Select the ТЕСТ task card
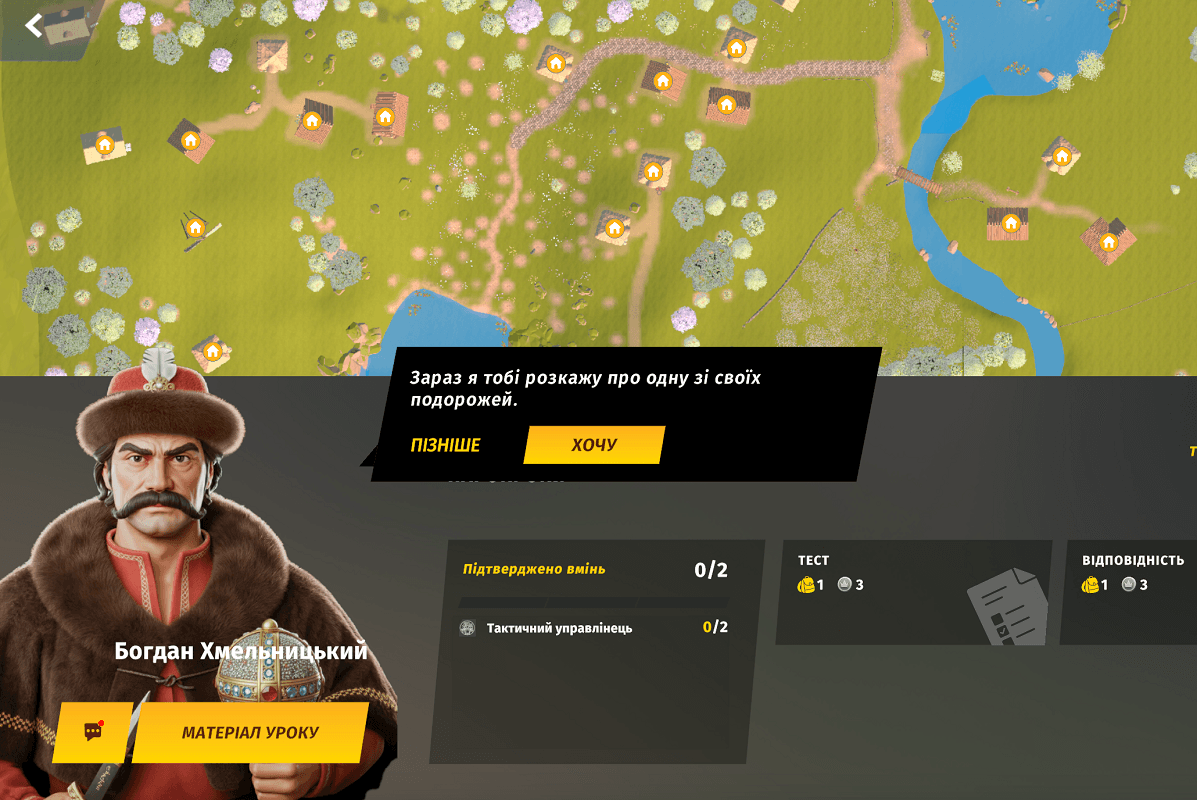This screenshot has width=1197, height=800. pyautogui.click(x=912, y=592)
